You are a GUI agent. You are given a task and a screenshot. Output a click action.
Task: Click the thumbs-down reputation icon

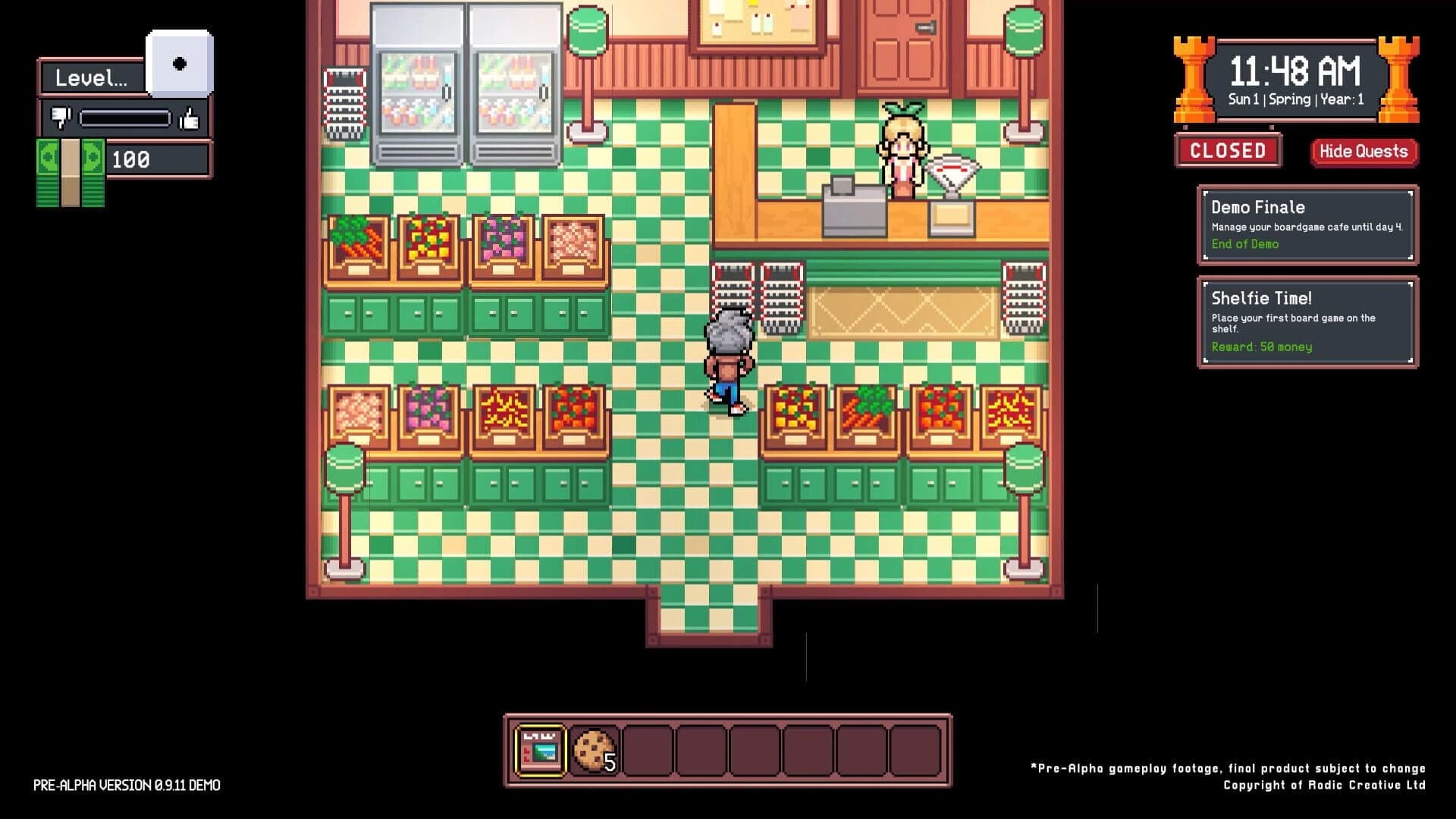(62, 118)
